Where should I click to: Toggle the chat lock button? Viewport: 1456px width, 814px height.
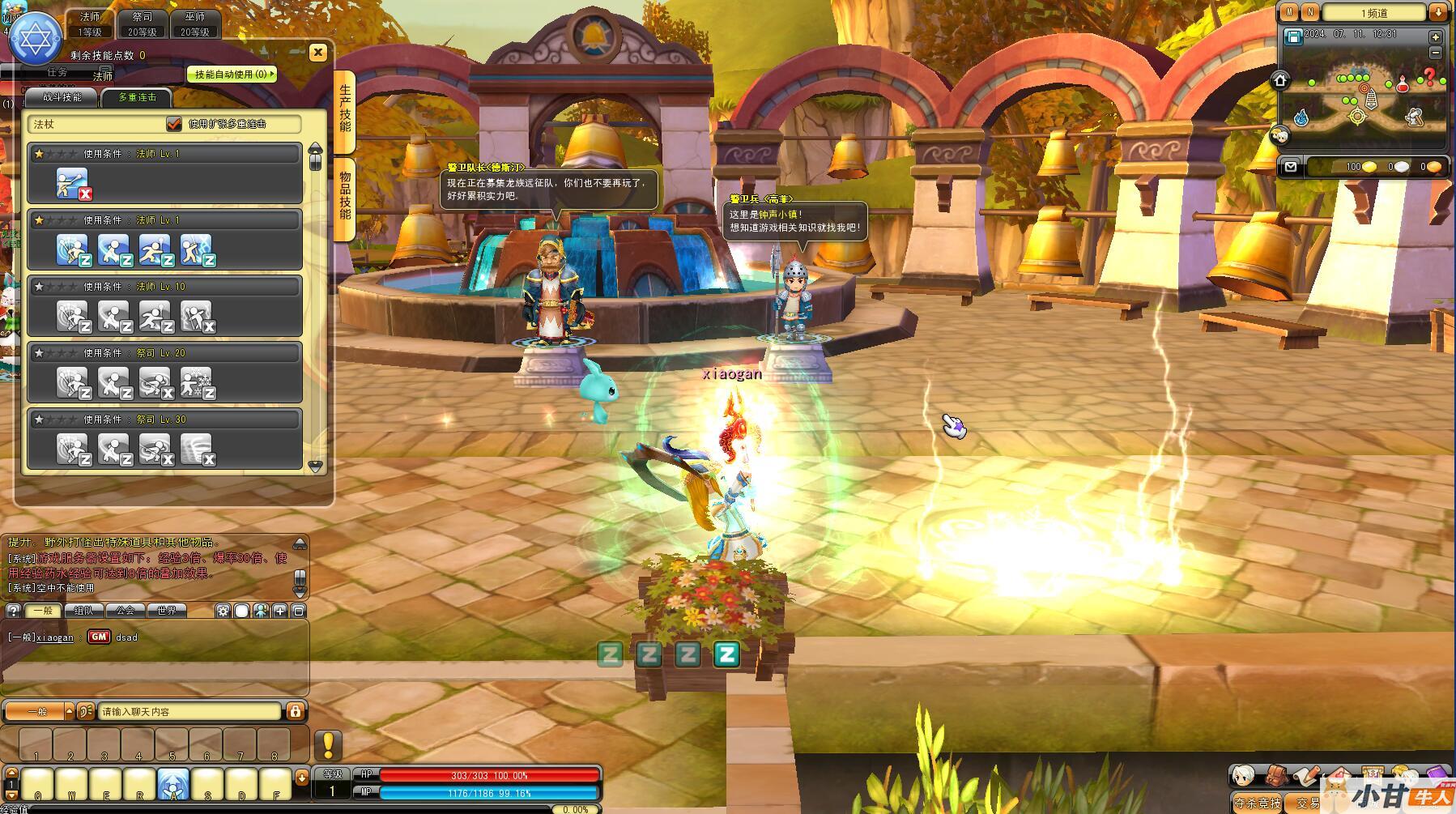(x=296, y=711)
